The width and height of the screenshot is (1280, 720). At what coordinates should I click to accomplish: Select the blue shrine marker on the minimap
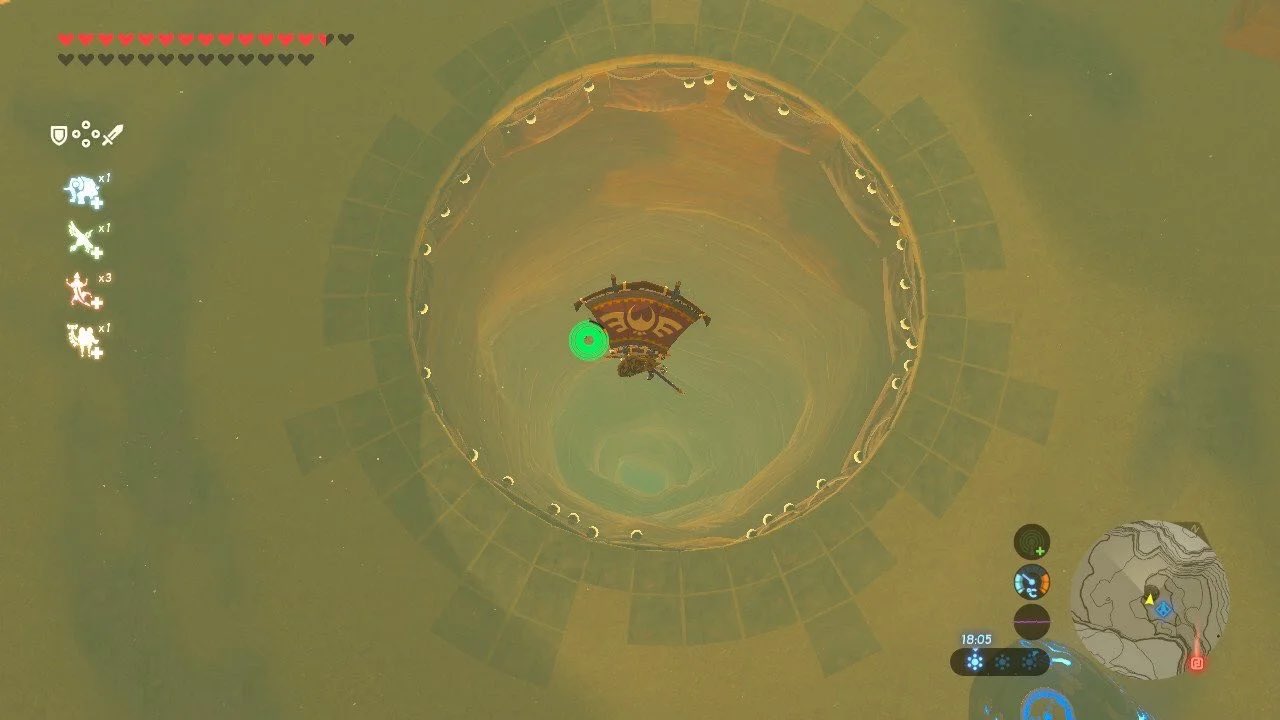pyautogui.click(x=1164, y=607)
